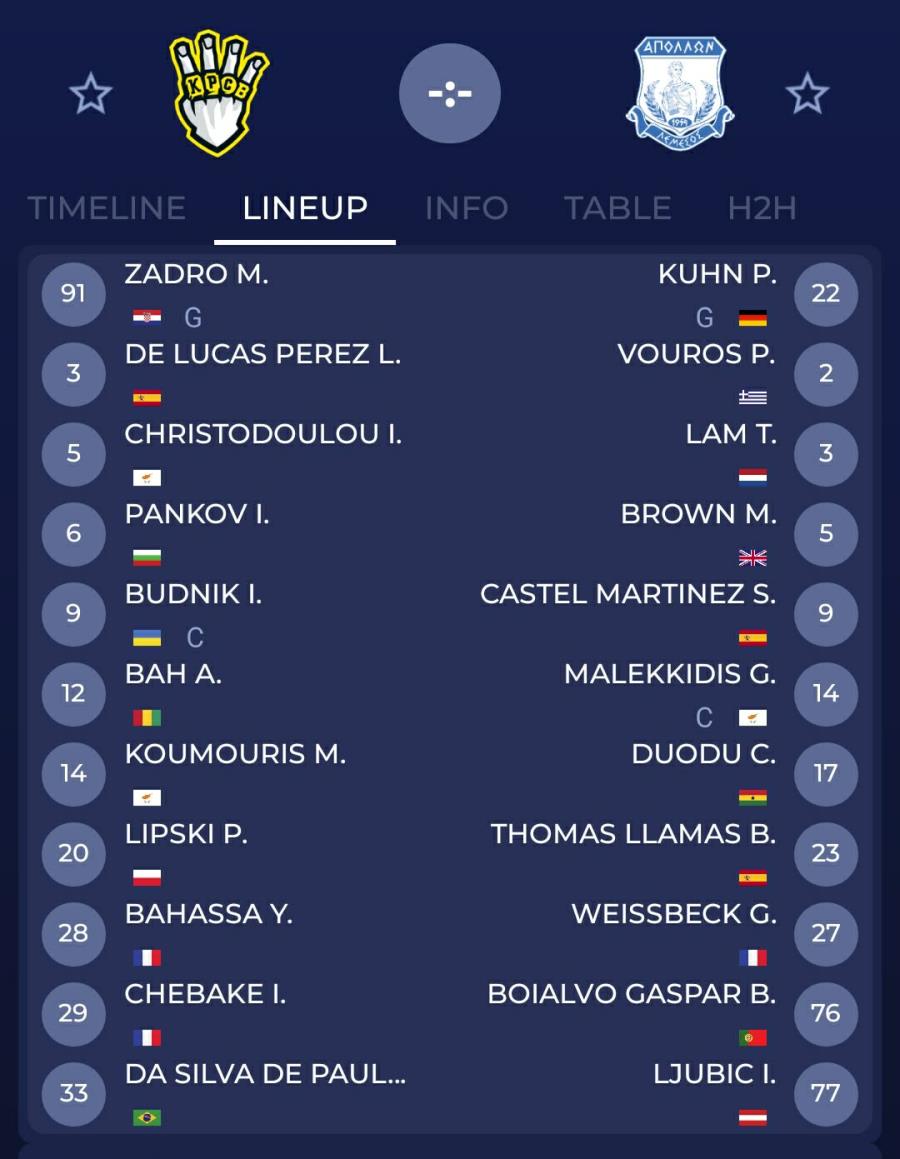This screenshot has height=1159, width=900.
Task: Select captain Budnik I. in lineup
Action: coord(193,595)
